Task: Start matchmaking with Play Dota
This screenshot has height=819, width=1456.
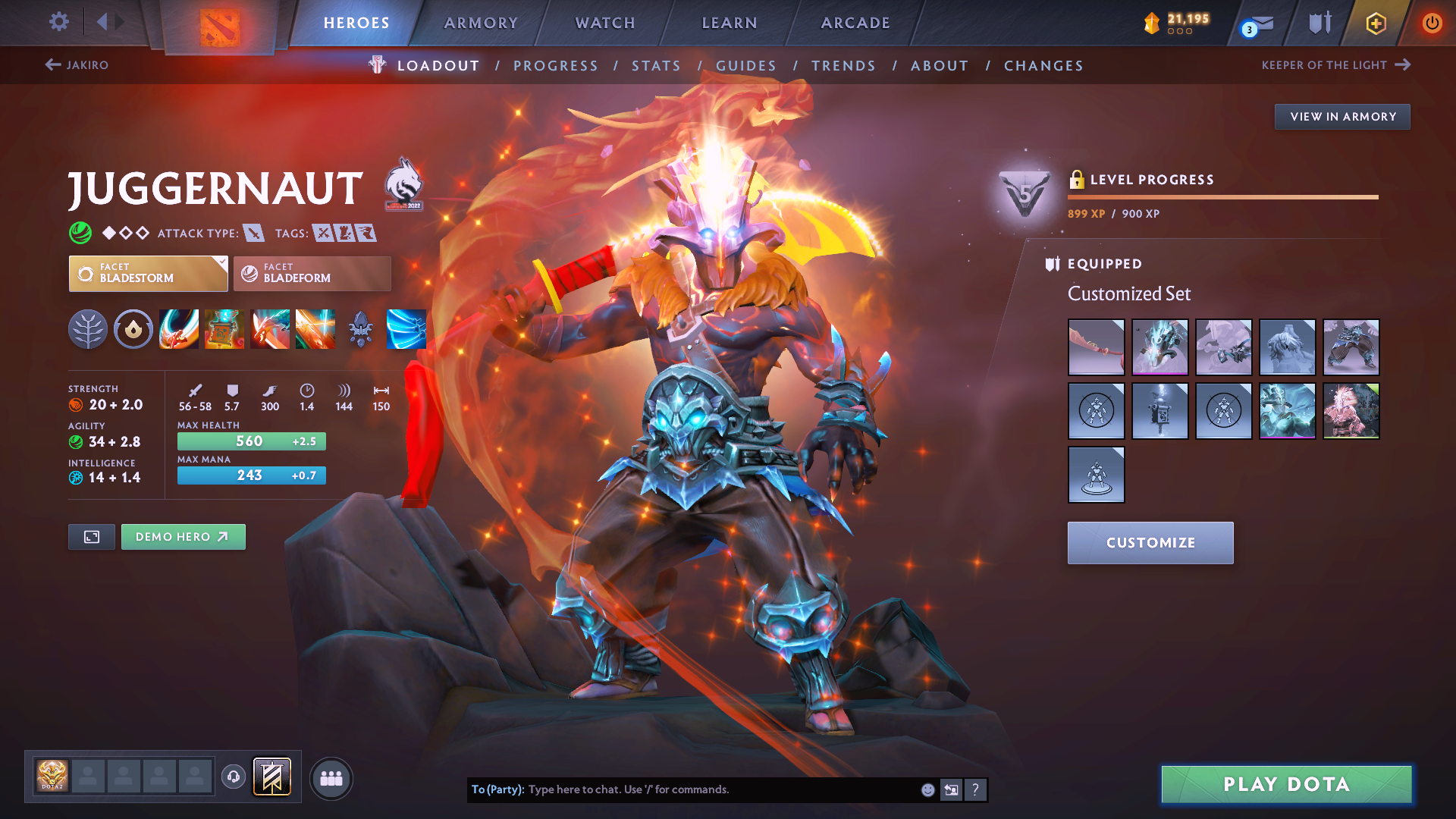Action: 1286,784
